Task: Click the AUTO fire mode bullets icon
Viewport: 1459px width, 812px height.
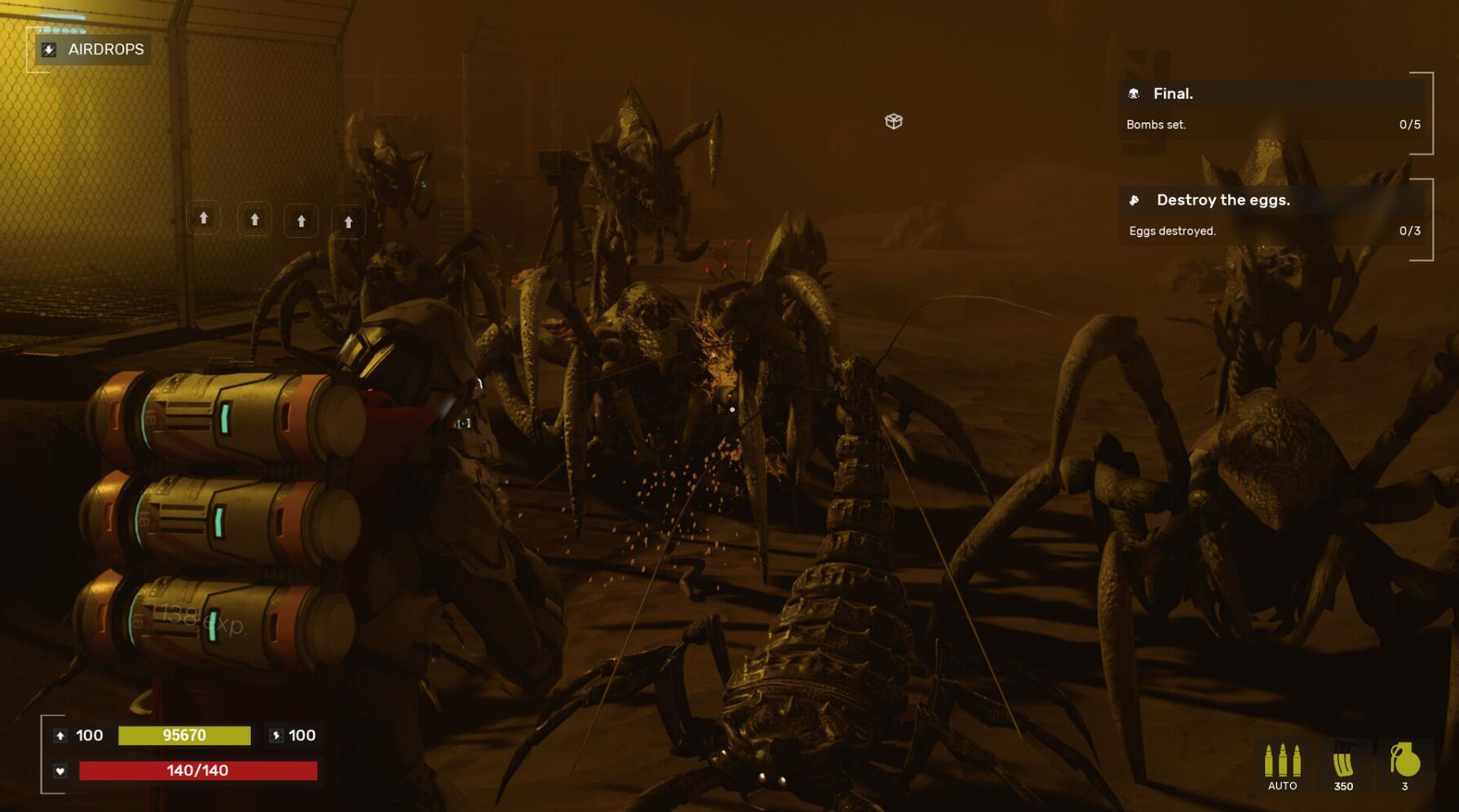Action: point(1282,761)
